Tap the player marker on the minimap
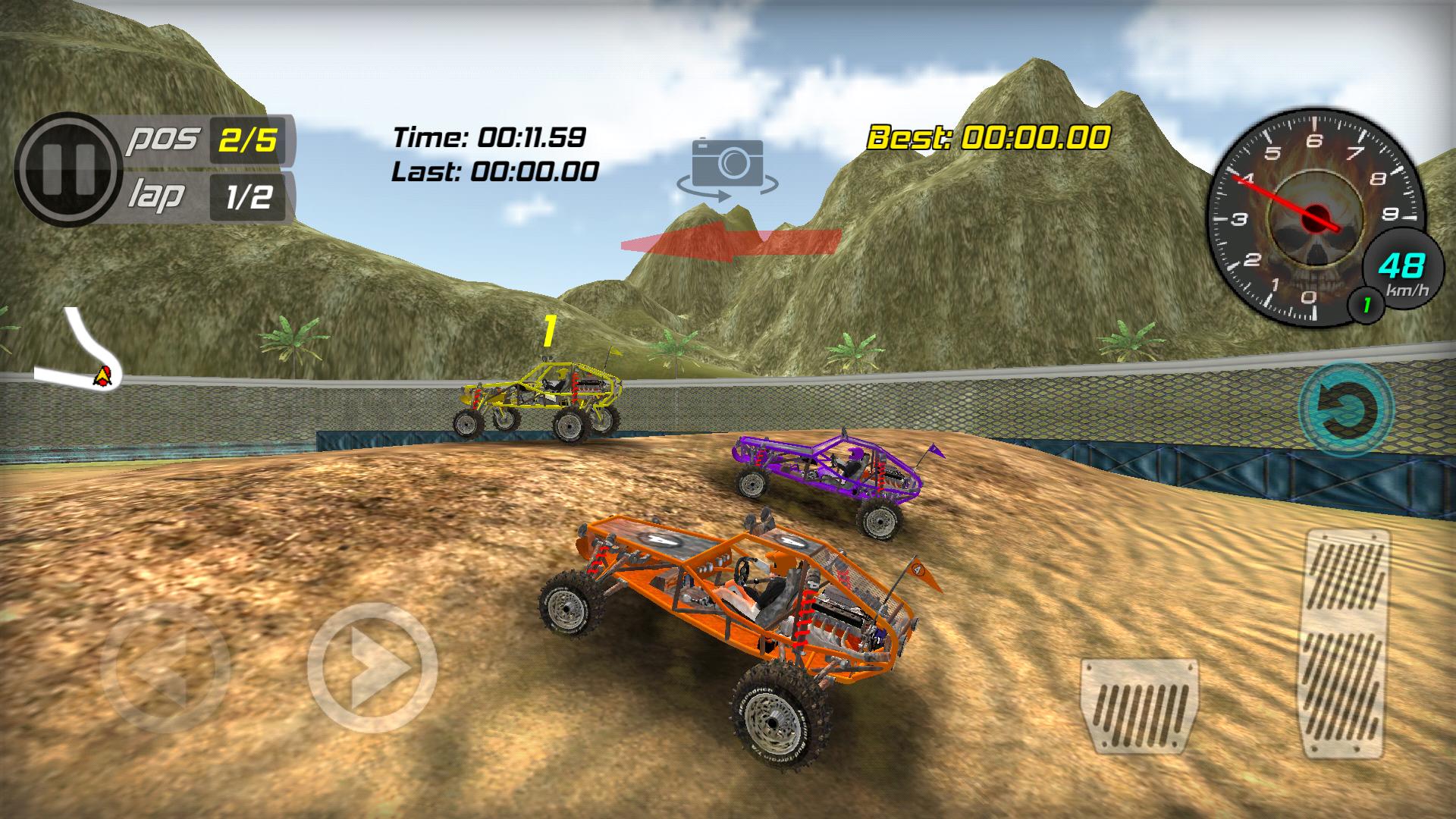 101,376
